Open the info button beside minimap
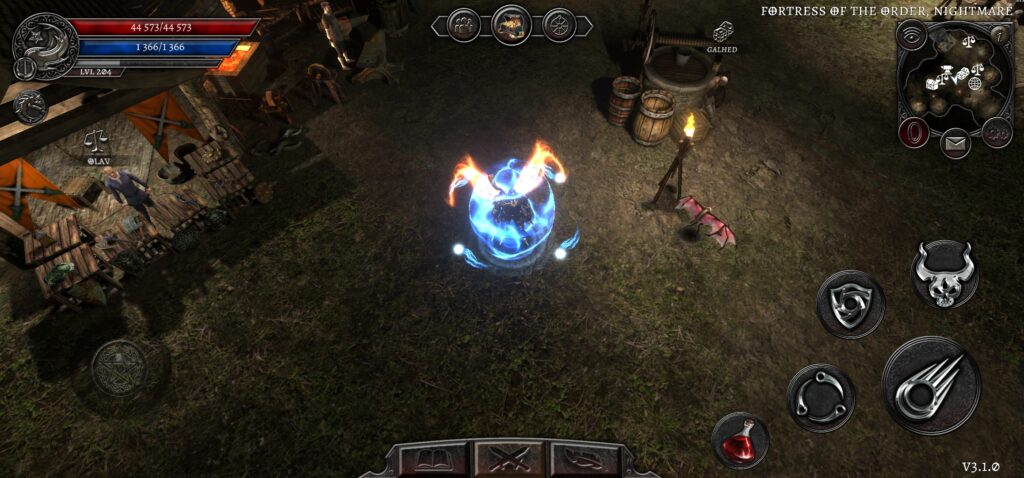The image size is (1024, 478). tap(998, 35)
